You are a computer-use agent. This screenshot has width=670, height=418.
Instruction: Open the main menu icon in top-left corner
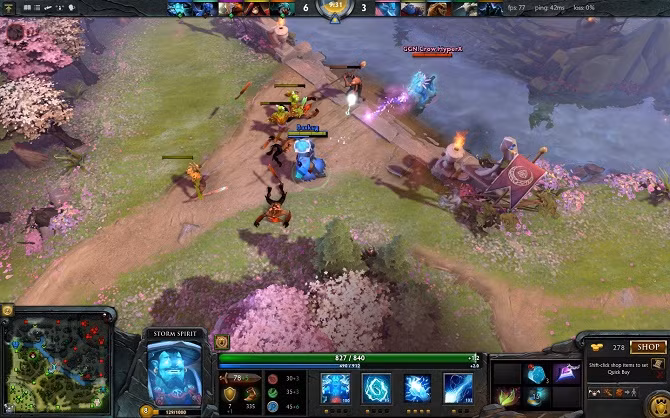[x=8, y=8]
